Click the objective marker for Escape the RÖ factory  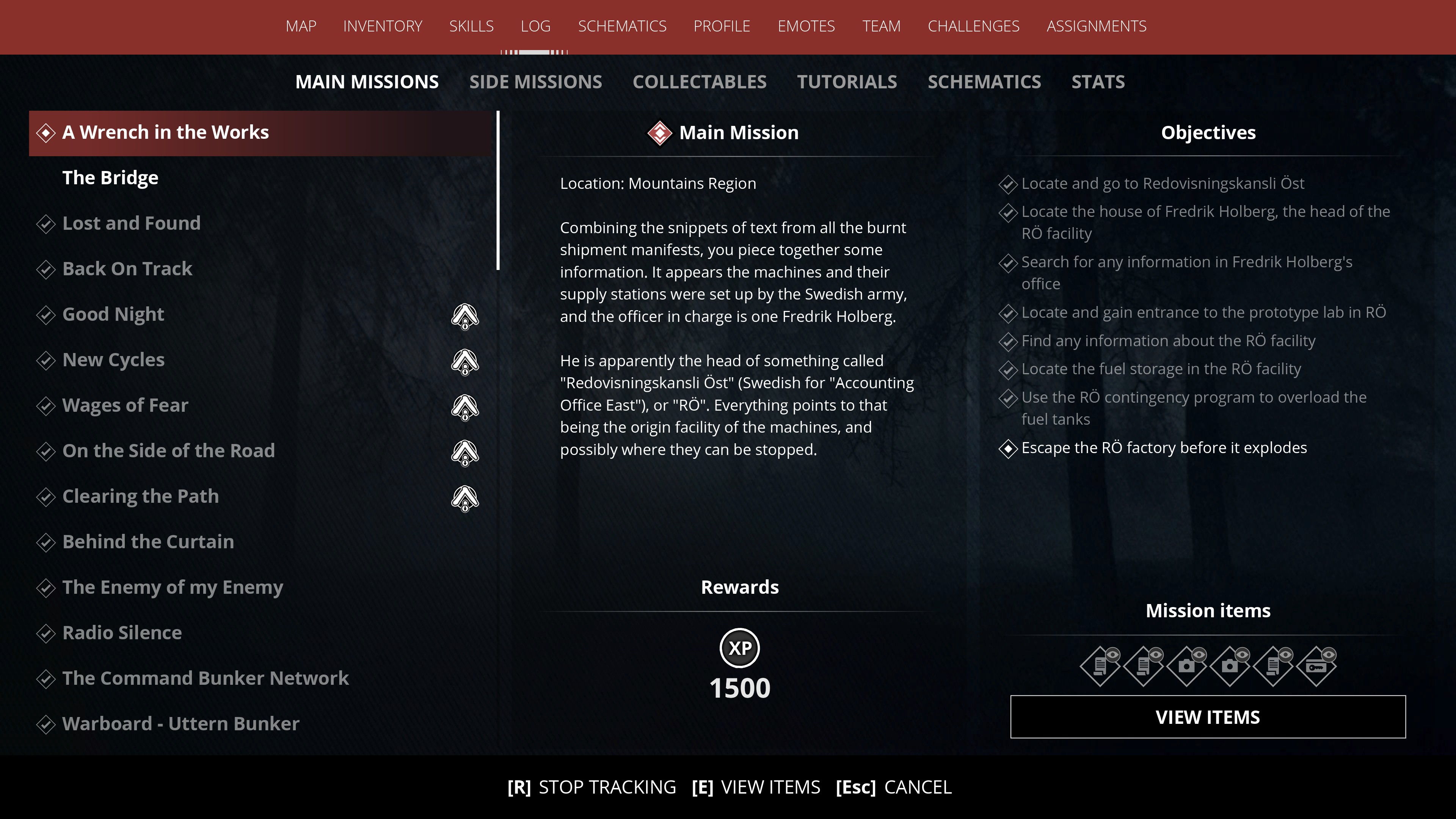pos(1008,449)
